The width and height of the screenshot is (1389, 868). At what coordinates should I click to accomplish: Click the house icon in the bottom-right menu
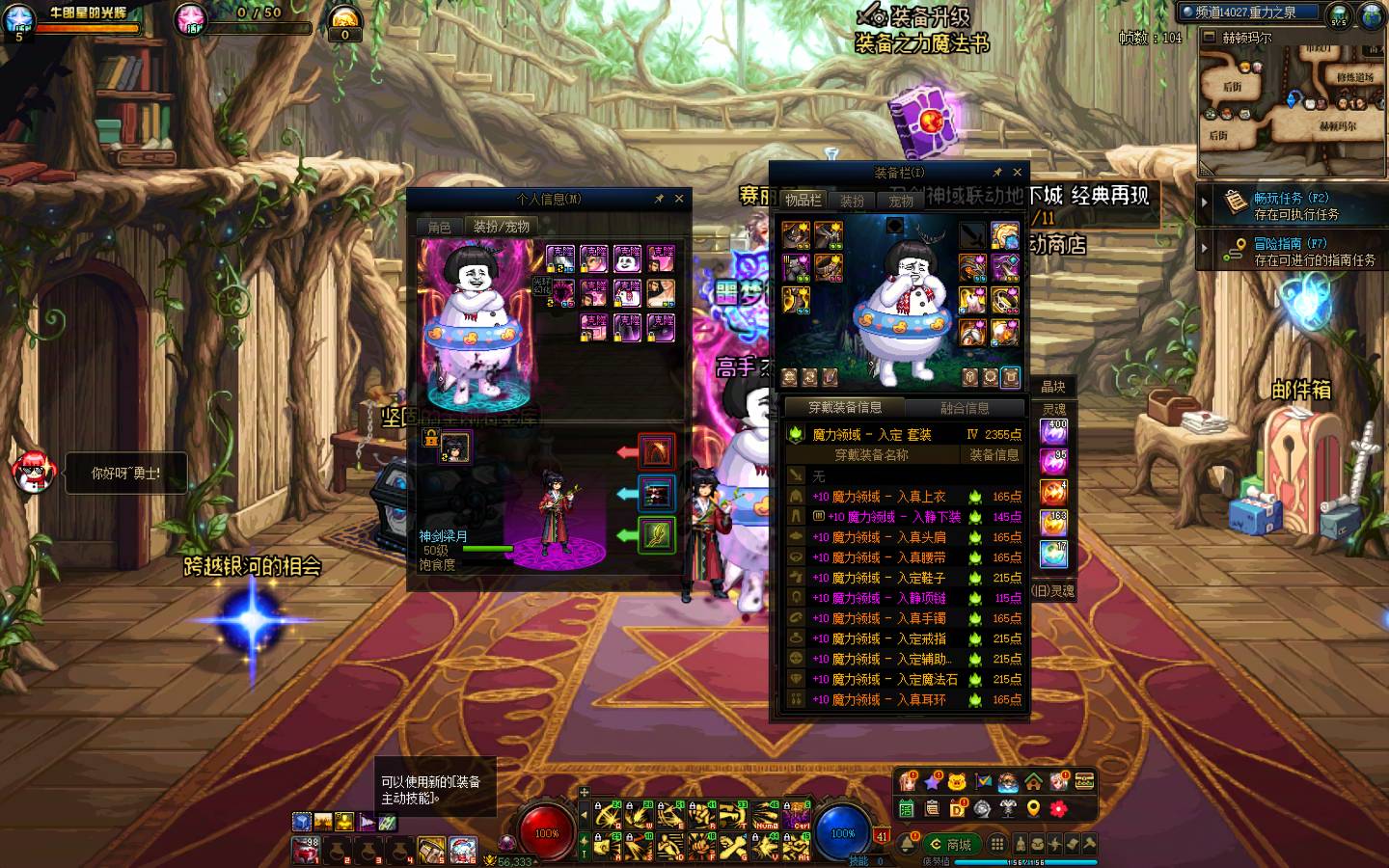click(1033, 781)
